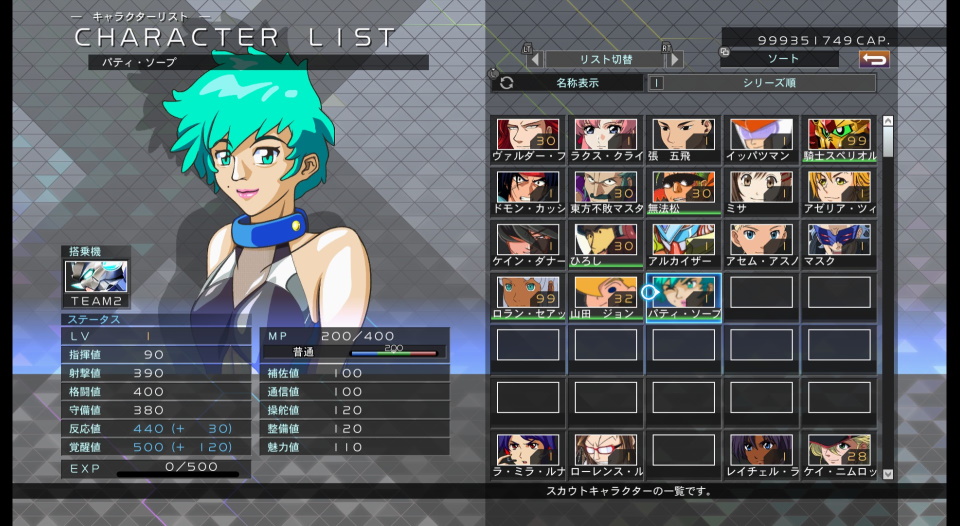
Task: Select the ミサ character tile
Action: (762, 192)
